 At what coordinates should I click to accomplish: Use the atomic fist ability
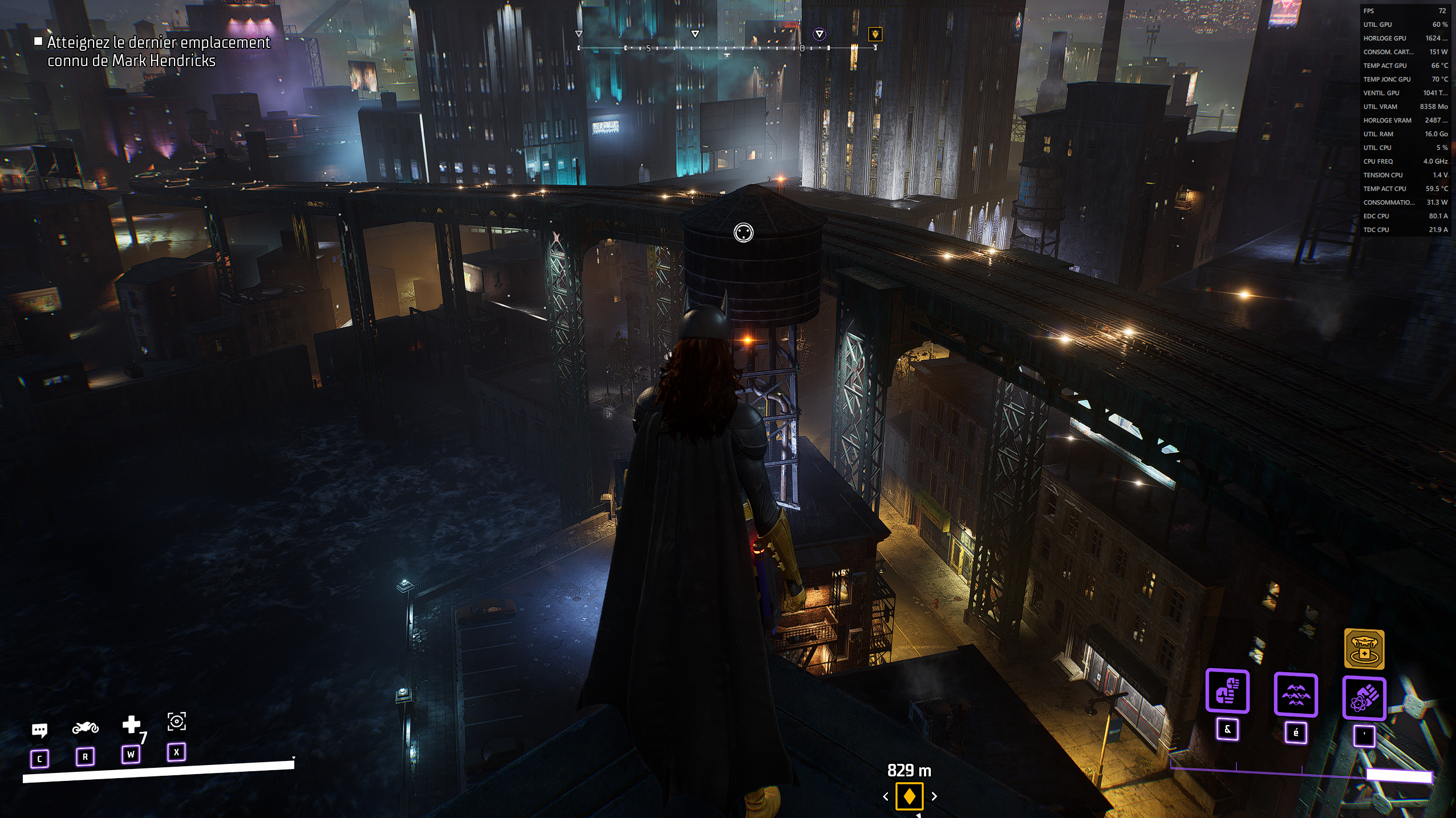tap(1364, 698)
